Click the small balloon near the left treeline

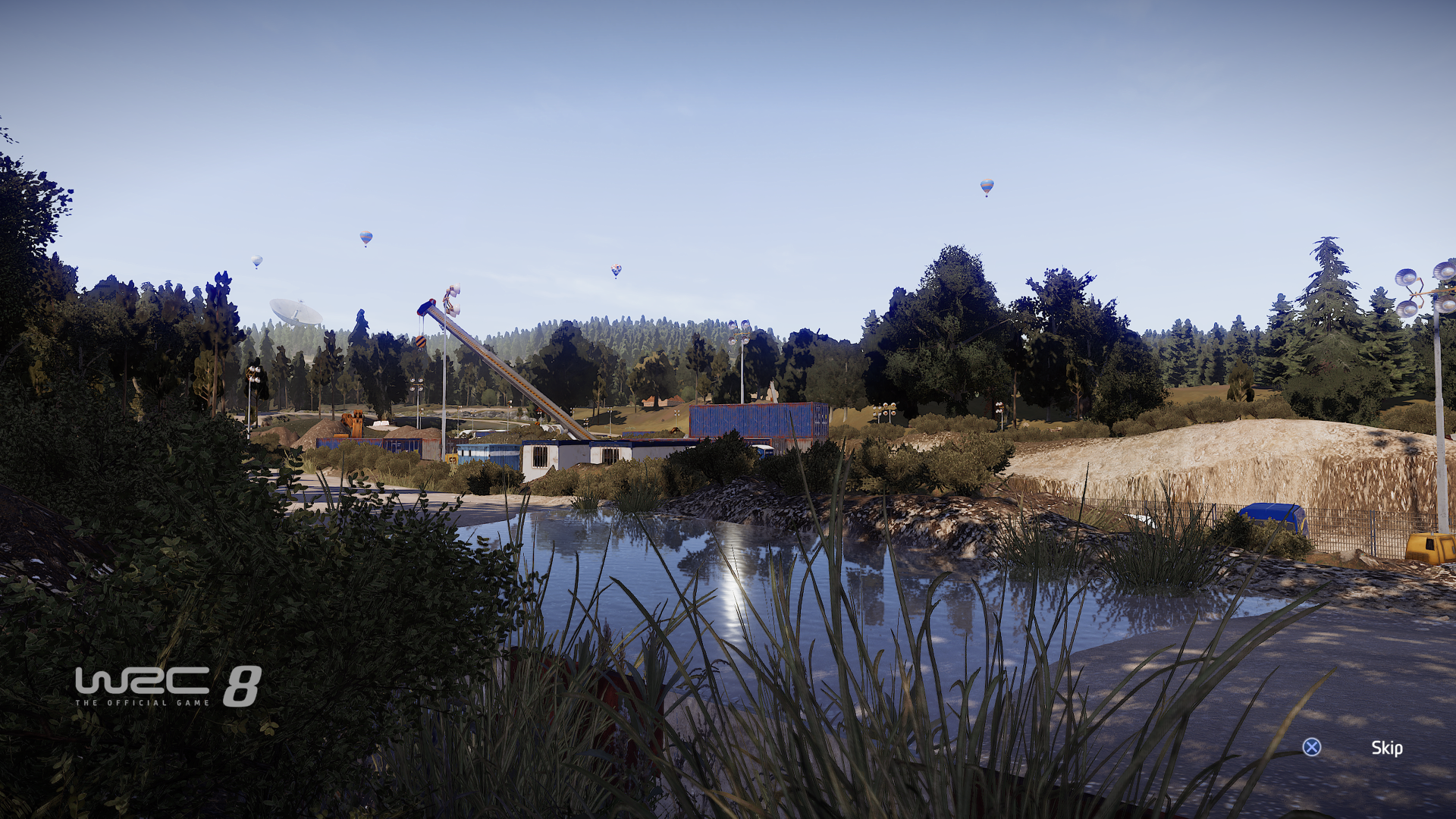[x=256, y=262]
